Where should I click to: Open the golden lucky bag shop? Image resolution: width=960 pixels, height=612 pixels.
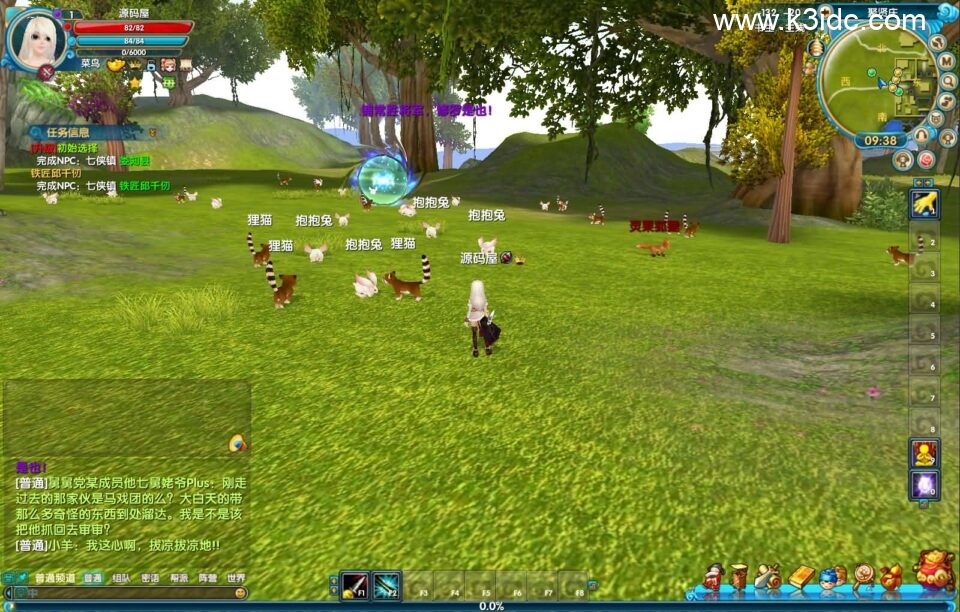point(934,569)
